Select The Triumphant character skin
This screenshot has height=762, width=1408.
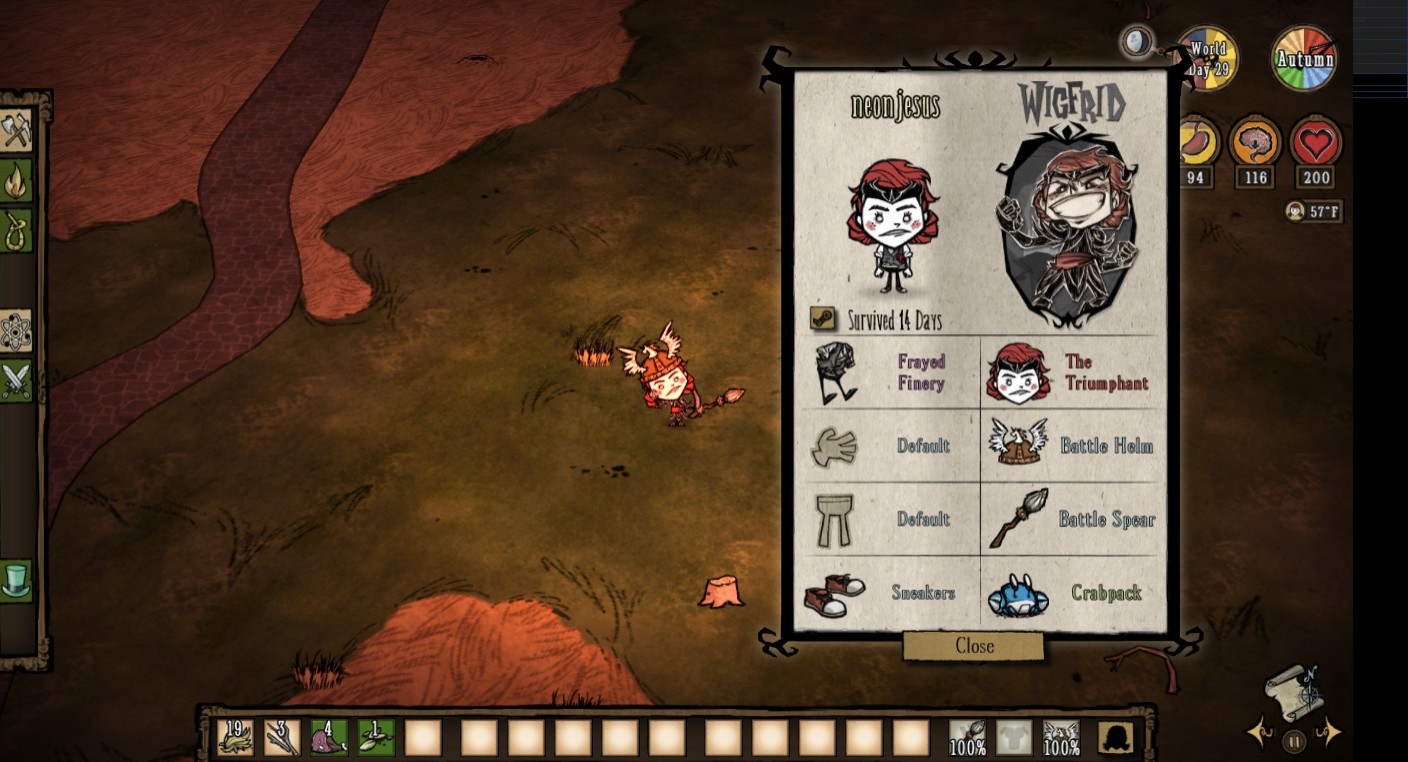pyautogui.click(x=1072, y=372)
